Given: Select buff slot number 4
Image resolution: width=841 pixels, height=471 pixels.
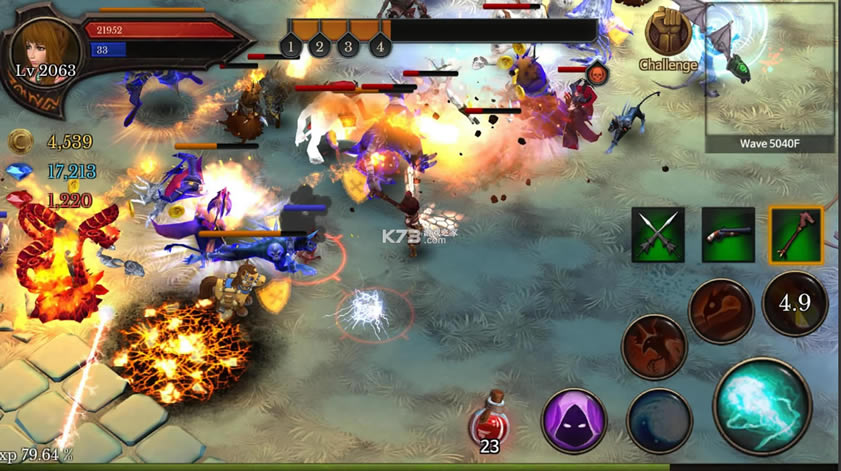Looking at the screenshot, I should [x=379, y=45].
